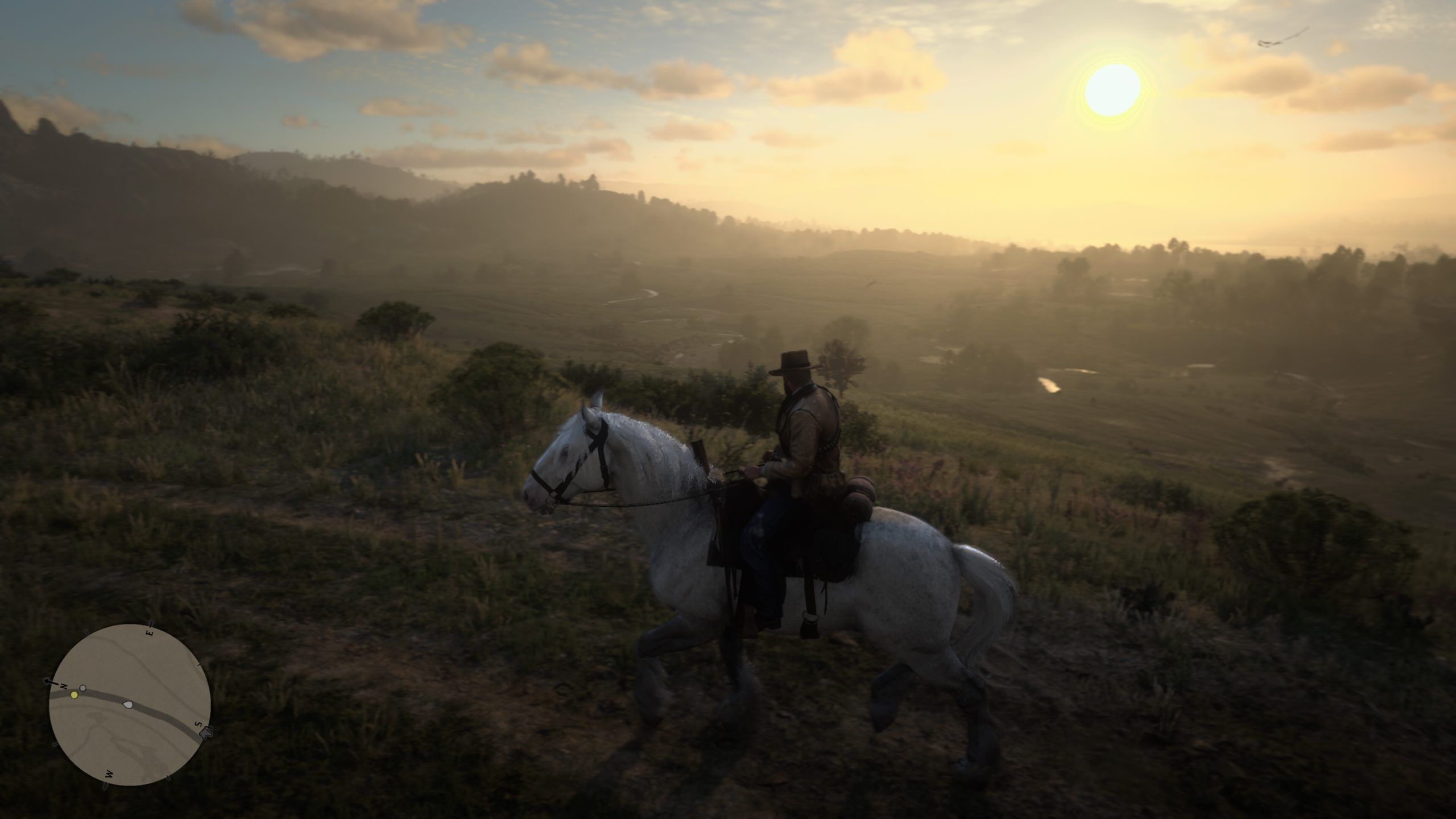This screenshot has height=819, width=1456.
Task: Open the circular minimap
Action: tap(130, 704)
